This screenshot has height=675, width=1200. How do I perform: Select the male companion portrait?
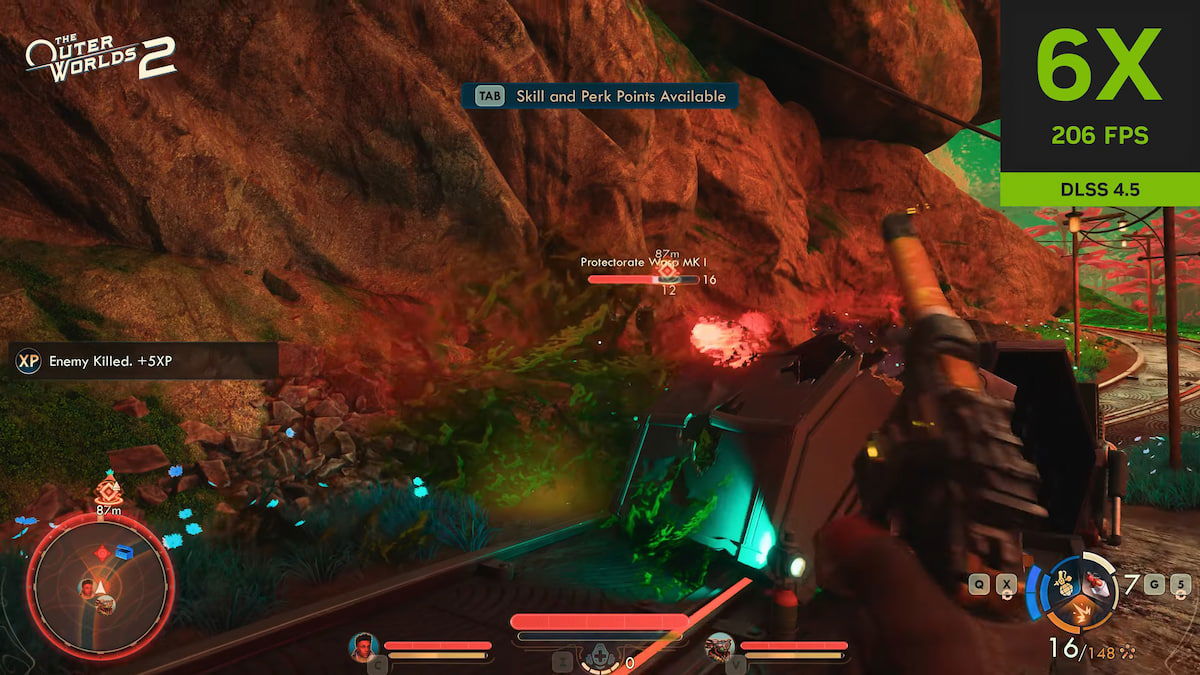(x=362, y=647)
